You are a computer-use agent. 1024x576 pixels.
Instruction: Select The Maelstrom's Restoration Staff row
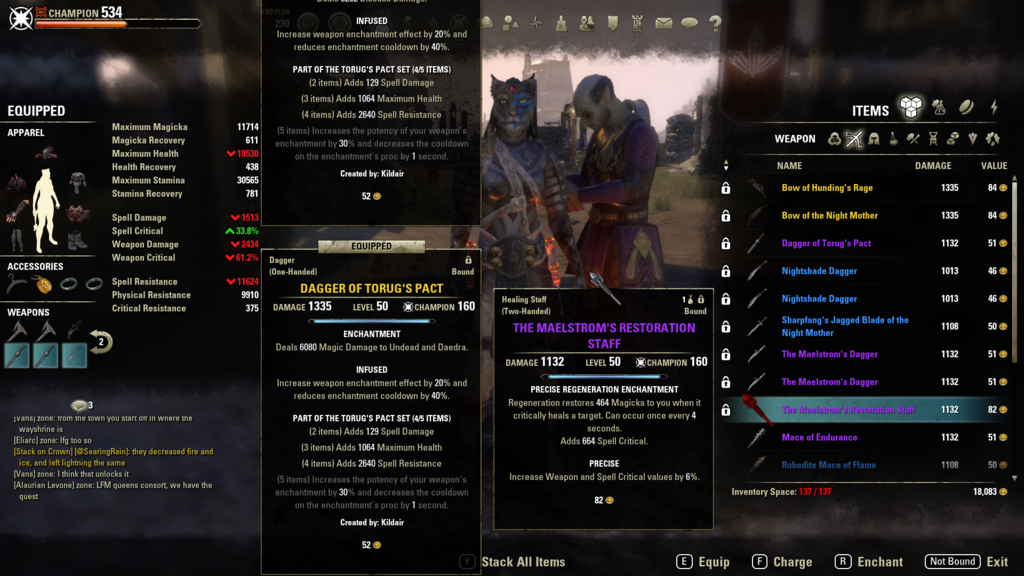click(848, 409)
